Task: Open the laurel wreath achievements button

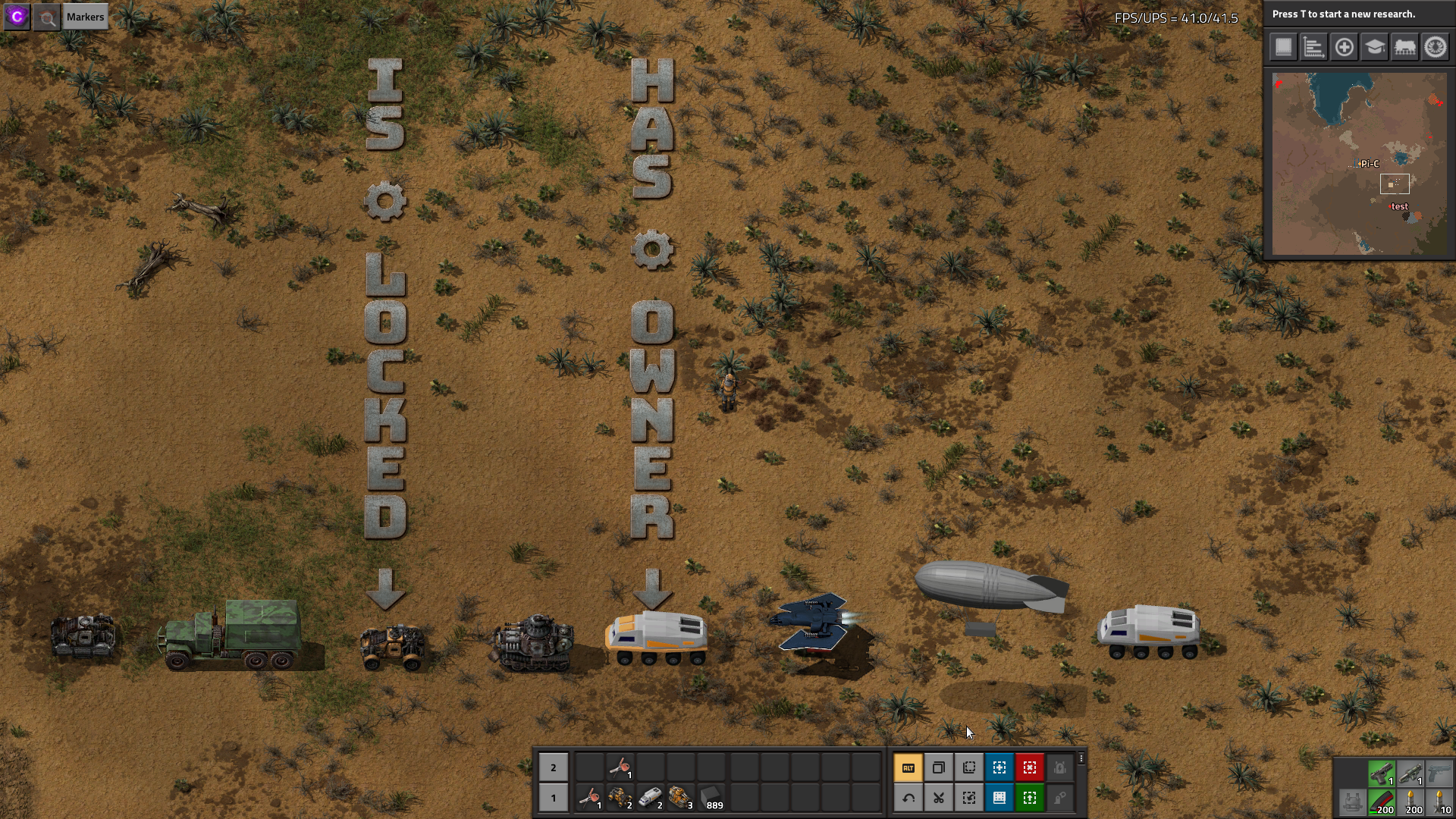Action: [1435, 47]
